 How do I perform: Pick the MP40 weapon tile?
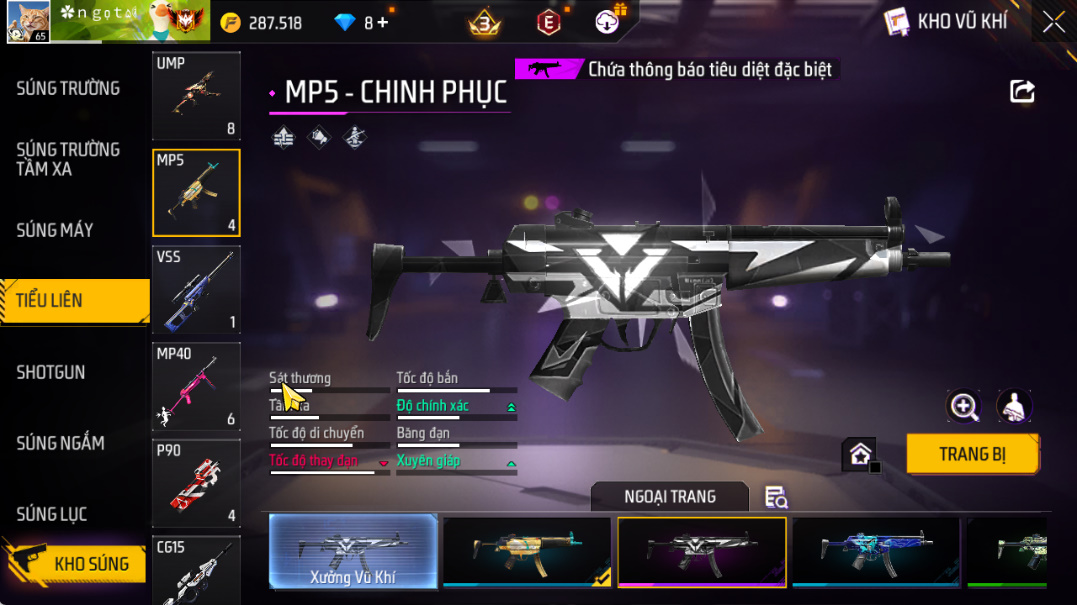tap(196, 387)
